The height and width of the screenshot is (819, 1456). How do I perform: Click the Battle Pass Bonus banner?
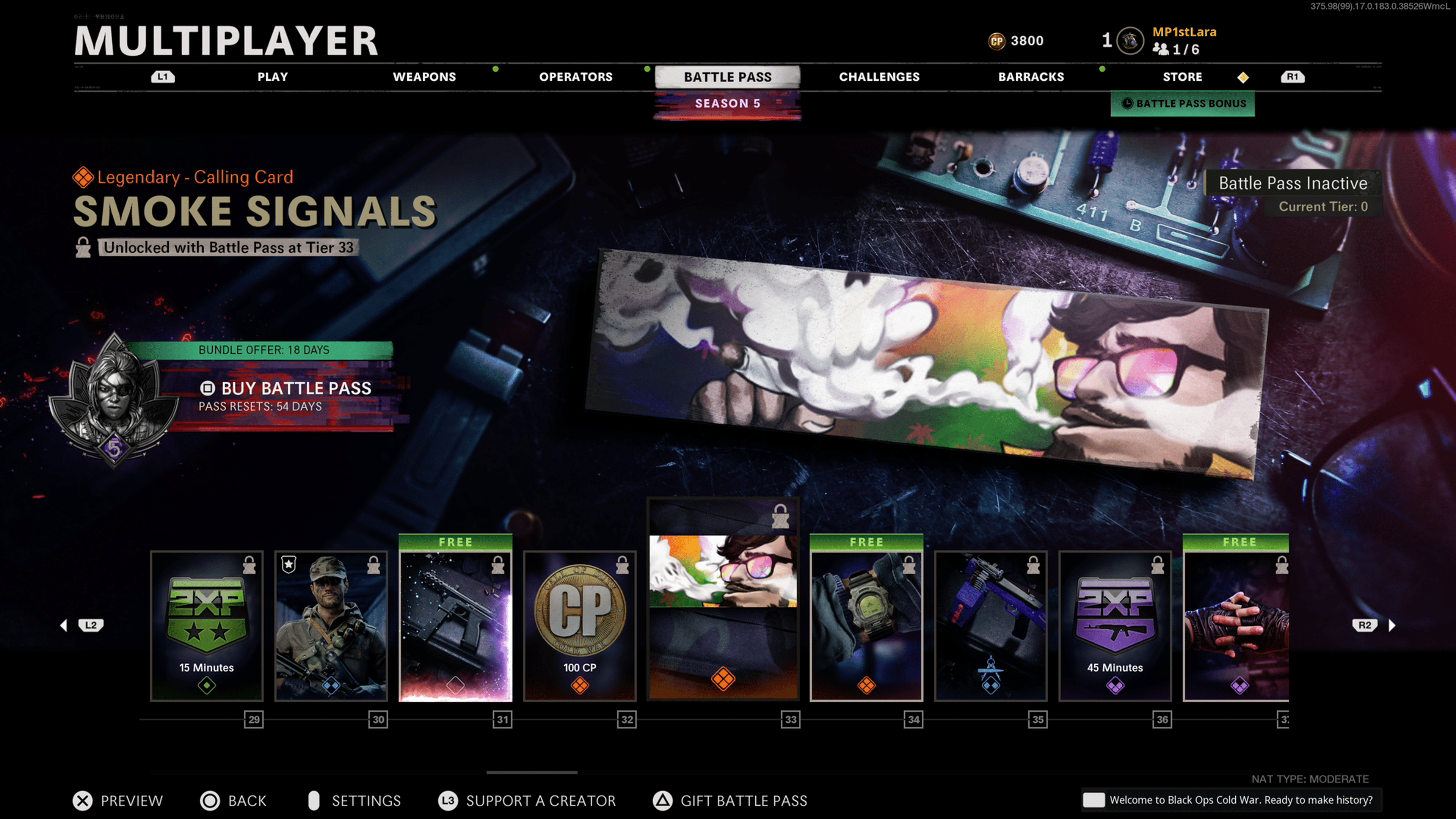(1183, 104)
